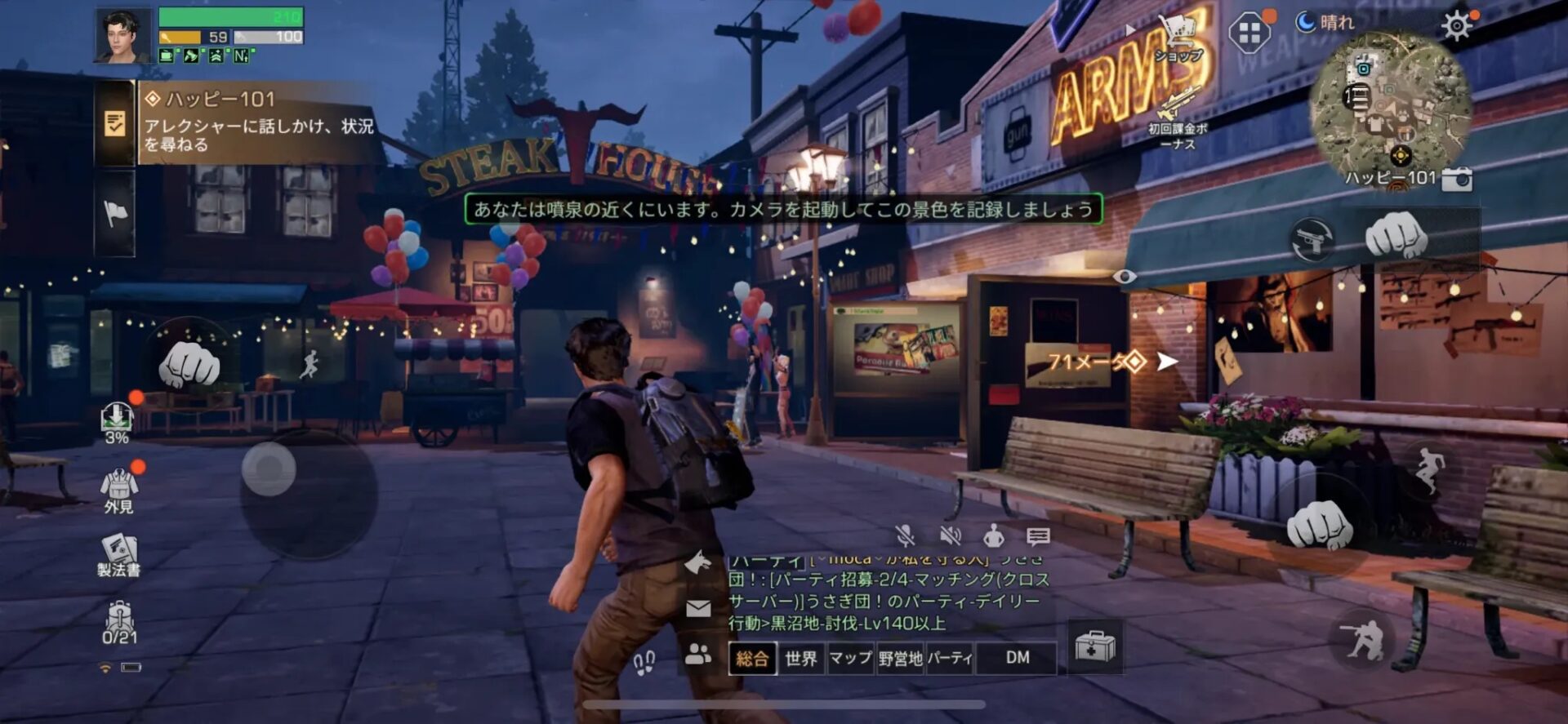Tap the weapon swap pistol button
The width and height of the screenshot is (1568, 724).
tap(1312, 240)
